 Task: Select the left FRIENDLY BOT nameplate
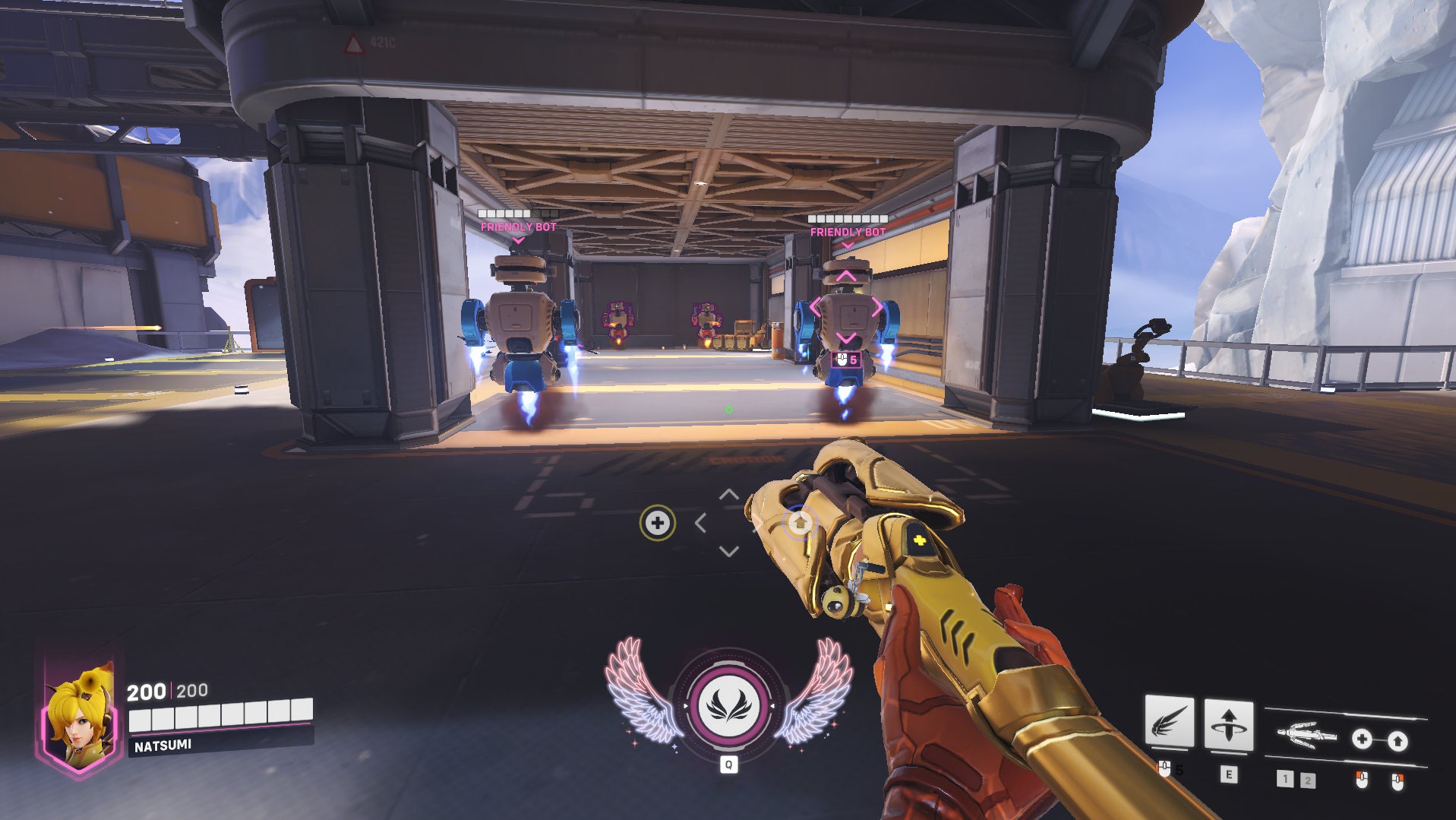519,226
